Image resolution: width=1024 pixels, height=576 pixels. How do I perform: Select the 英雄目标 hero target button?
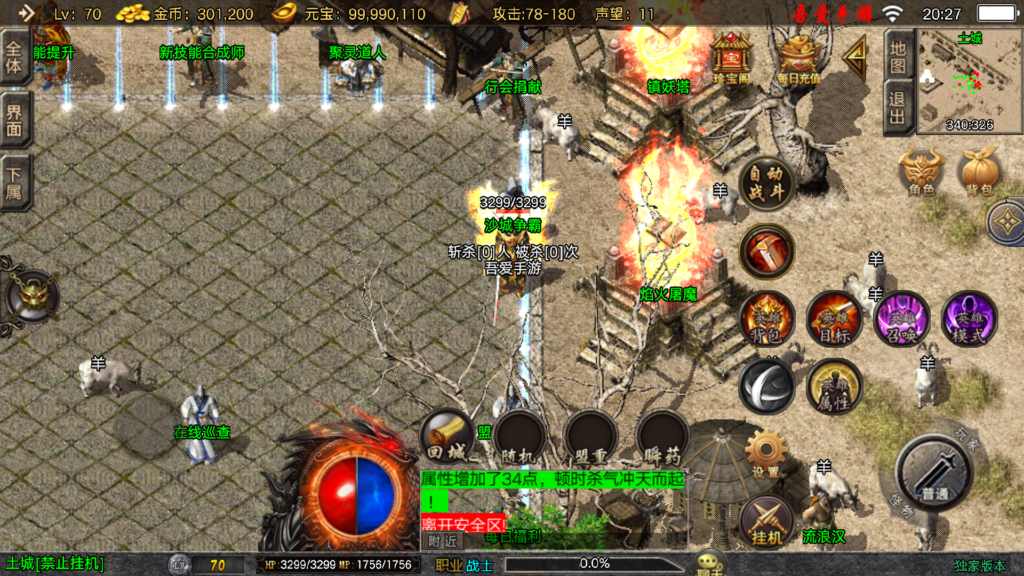coord(833,319)
